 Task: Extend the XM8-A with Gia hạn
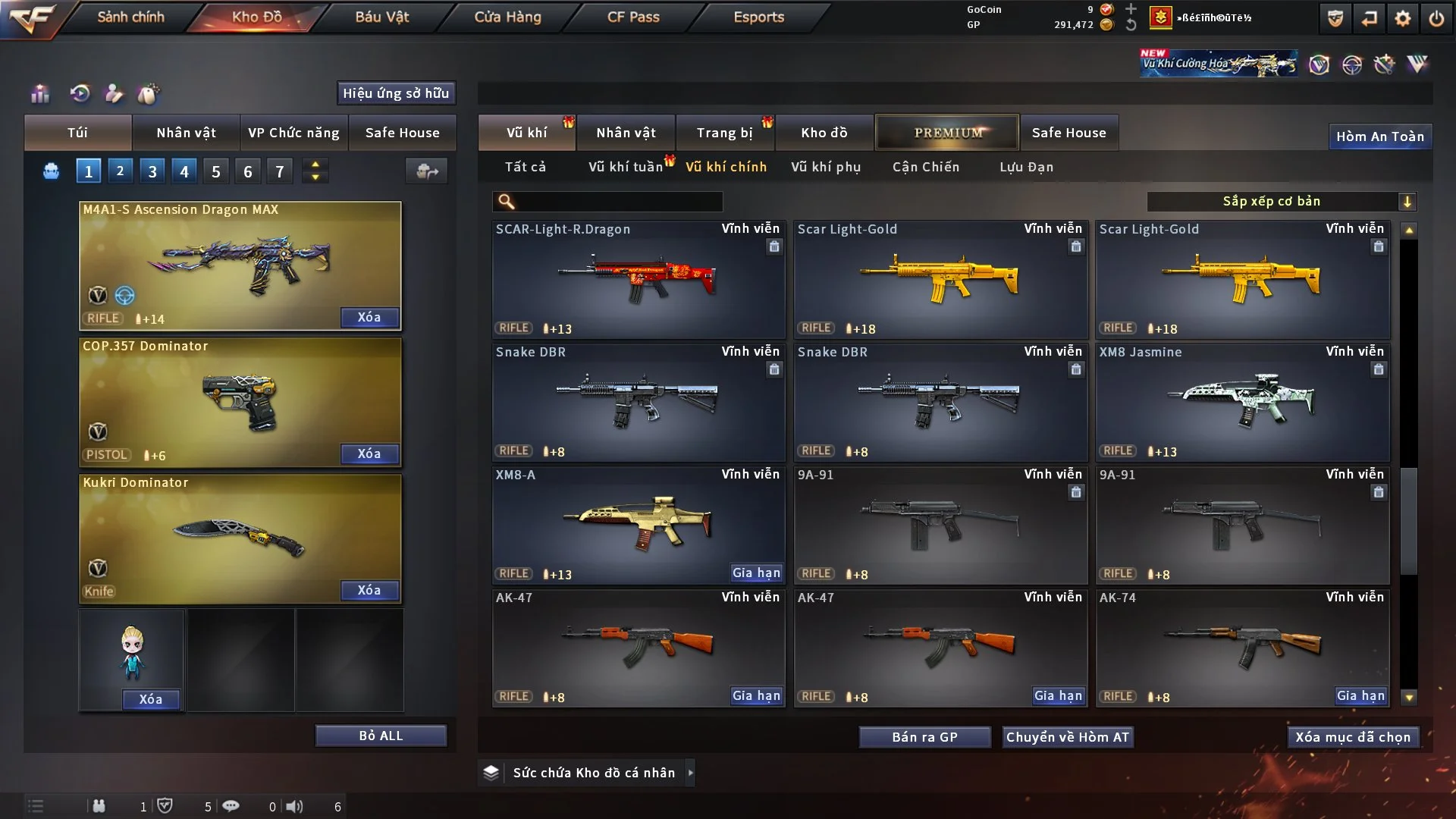756,573
